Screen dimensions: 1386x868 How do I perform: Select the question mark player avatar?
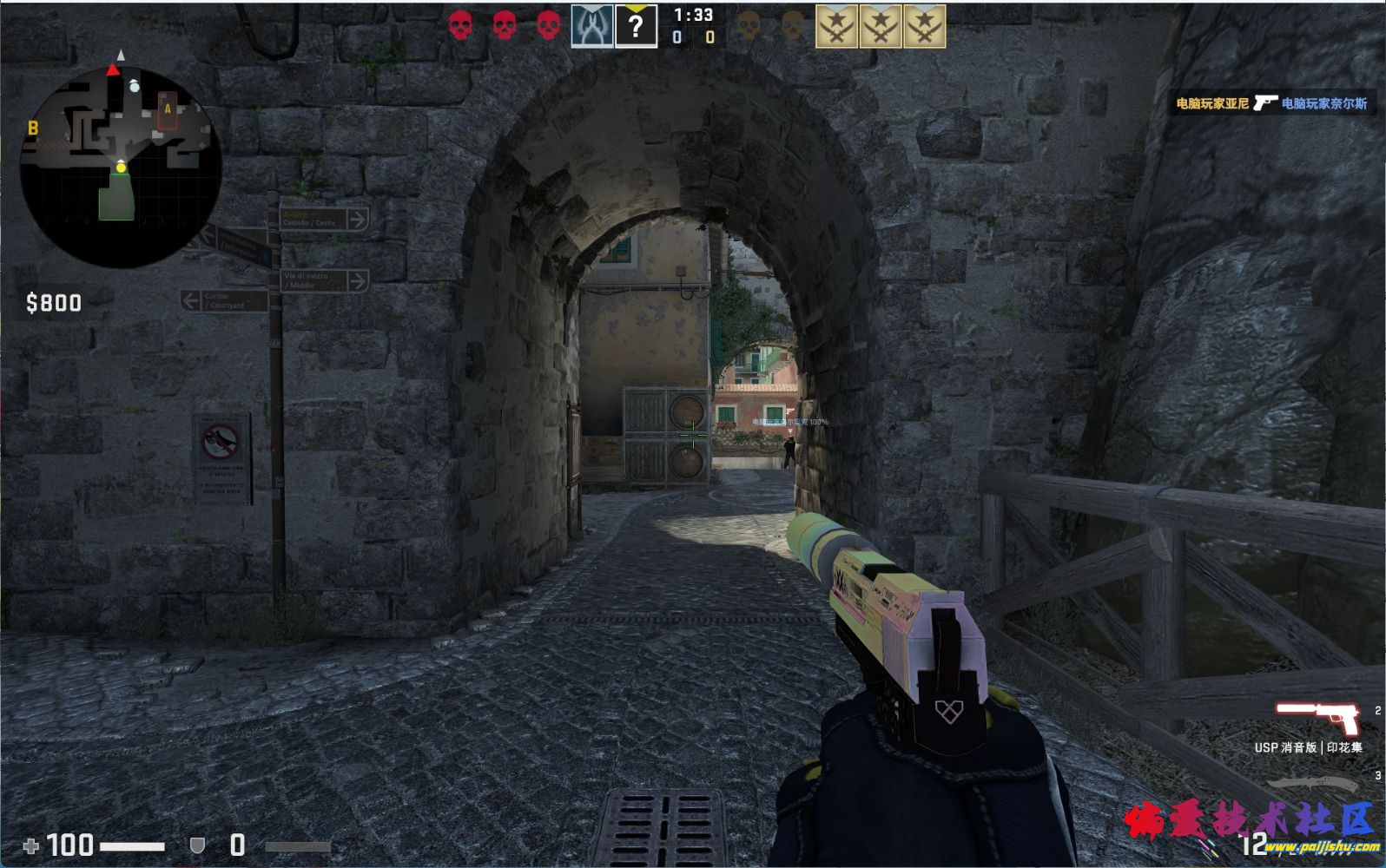pyautogui.click(x=636, y=26)
